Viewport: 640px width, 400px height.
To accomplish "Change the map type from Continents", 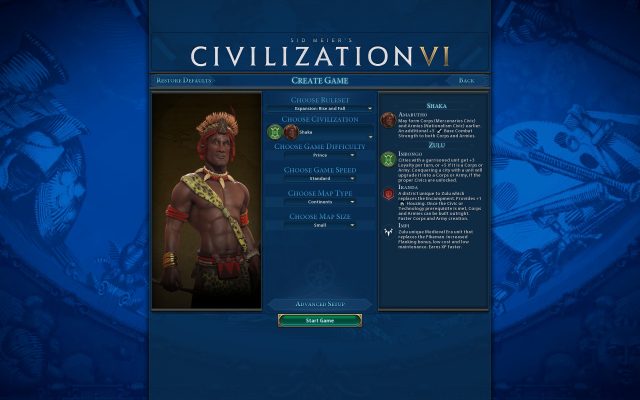I will click(x=320, y=202).
